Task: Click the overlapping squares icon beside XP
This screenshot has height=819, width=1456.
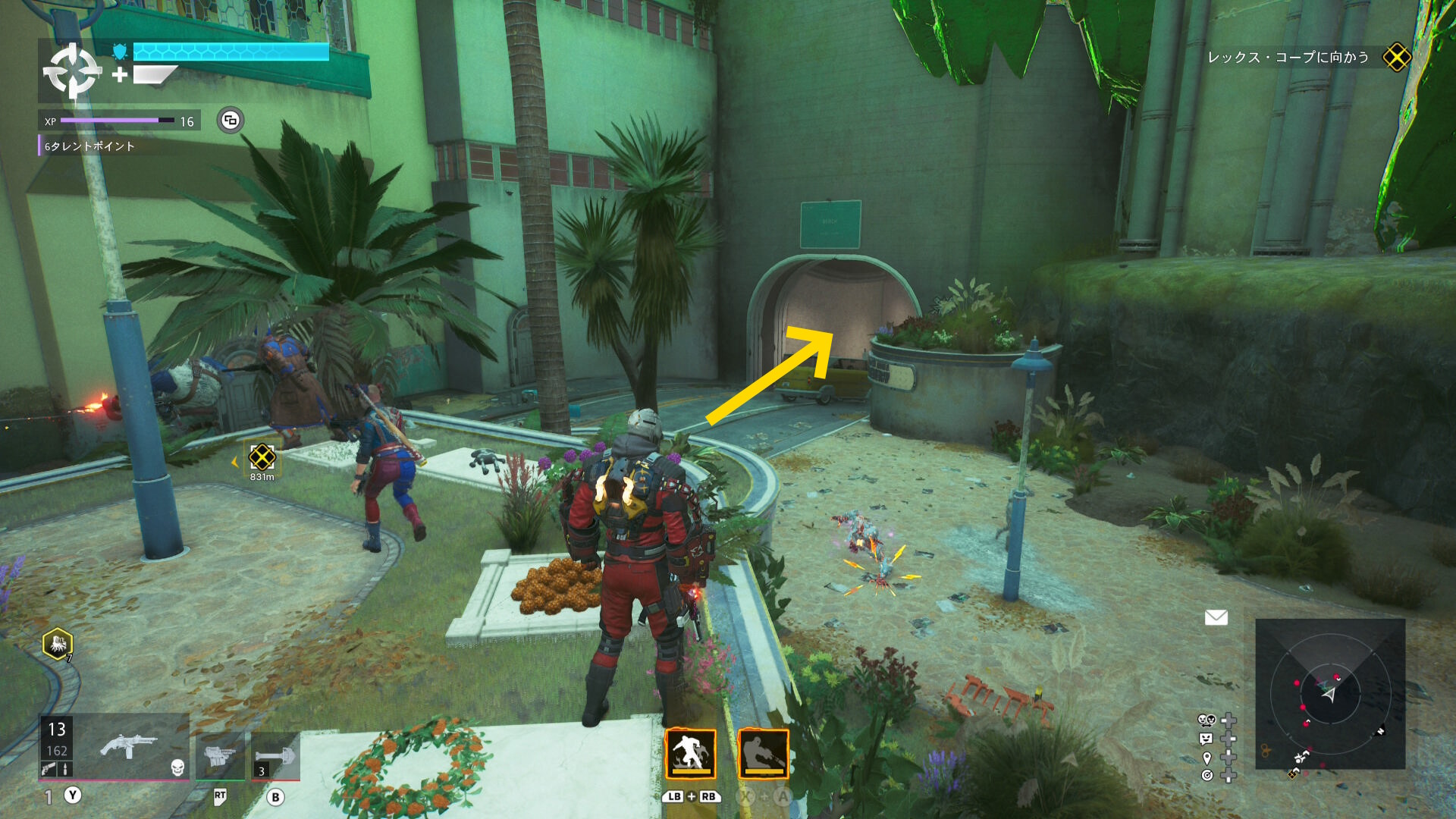Action: pos(231,121)
